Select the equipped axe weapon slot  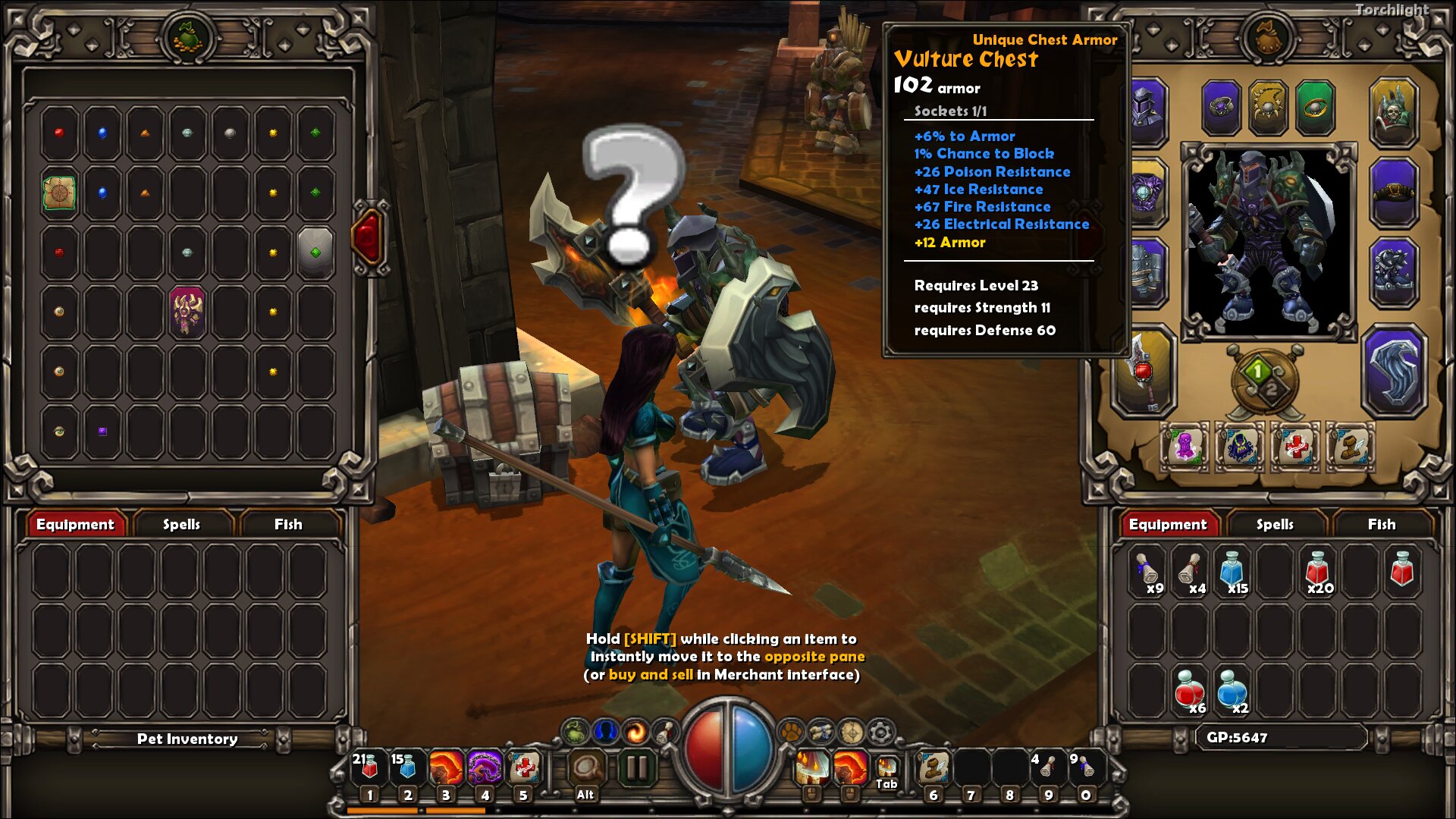[1144, 372]
